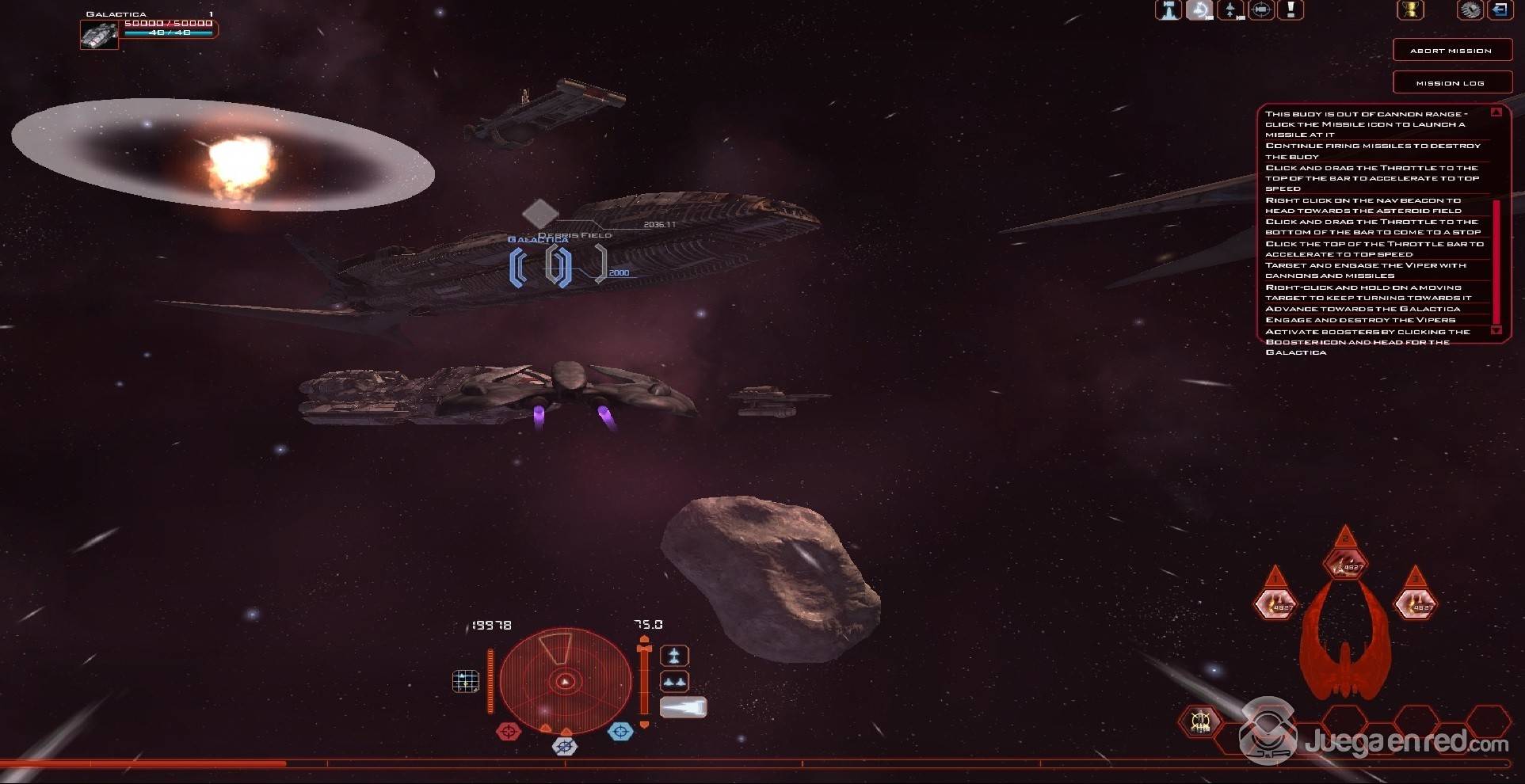1525x784 pixels.
Task: Select the red crosshair target button
Action: point(509,732)
